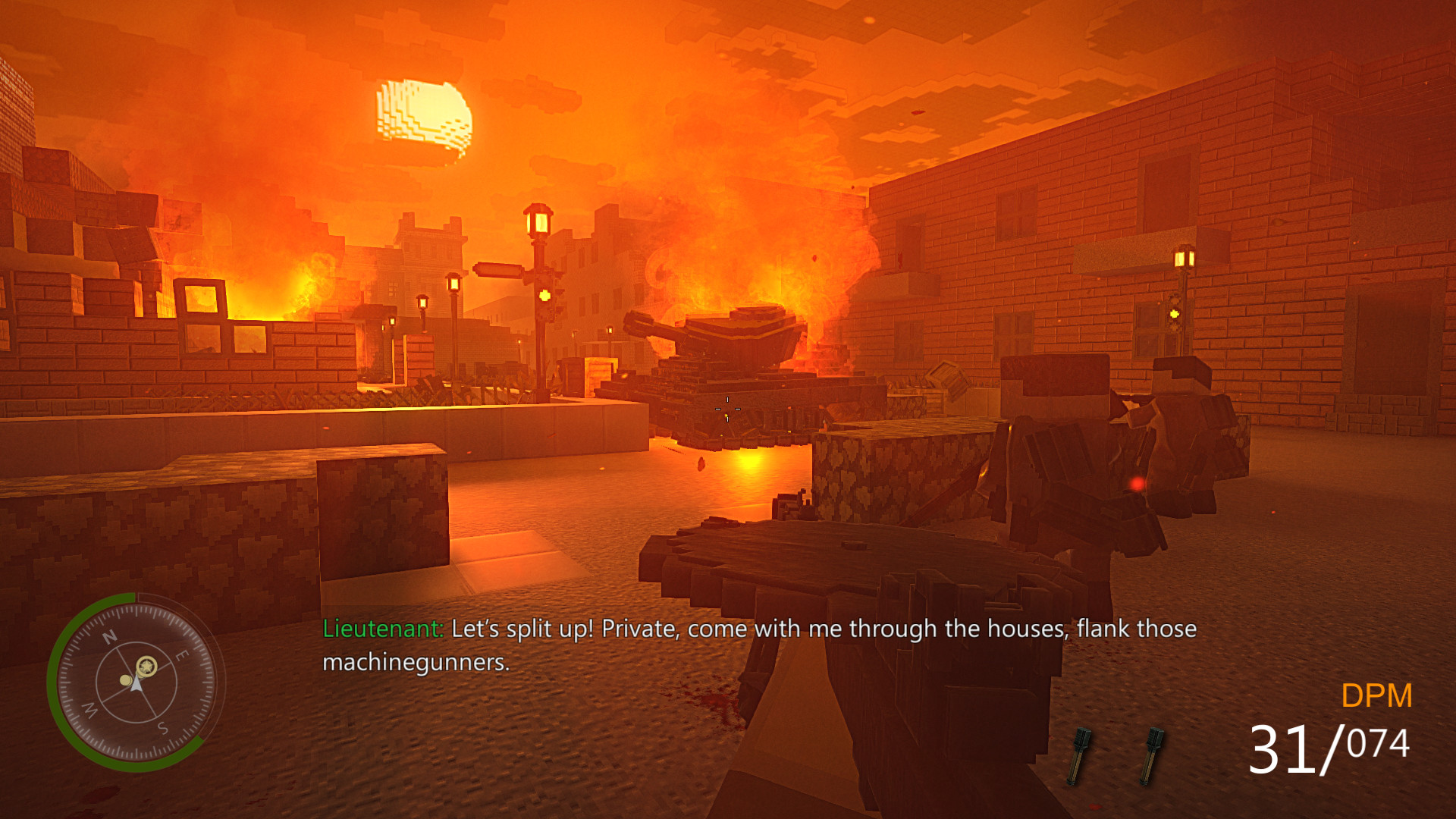This screenshot has height=819, width=1456.
Task: Click the crosshair at screen center
Action: click(x=728, y=409)
